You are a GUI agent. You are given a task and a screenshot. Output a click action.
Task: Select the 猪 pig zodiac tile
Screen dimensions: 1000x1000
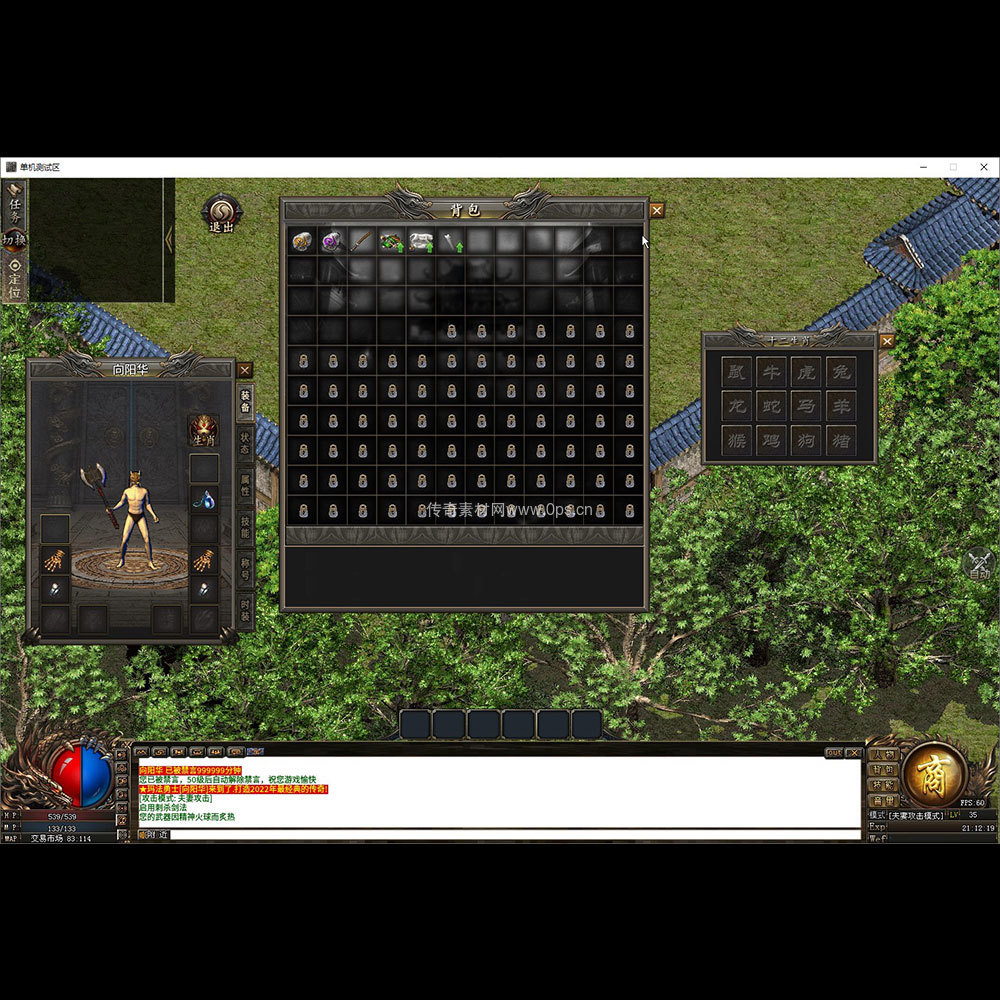[841, 440]
